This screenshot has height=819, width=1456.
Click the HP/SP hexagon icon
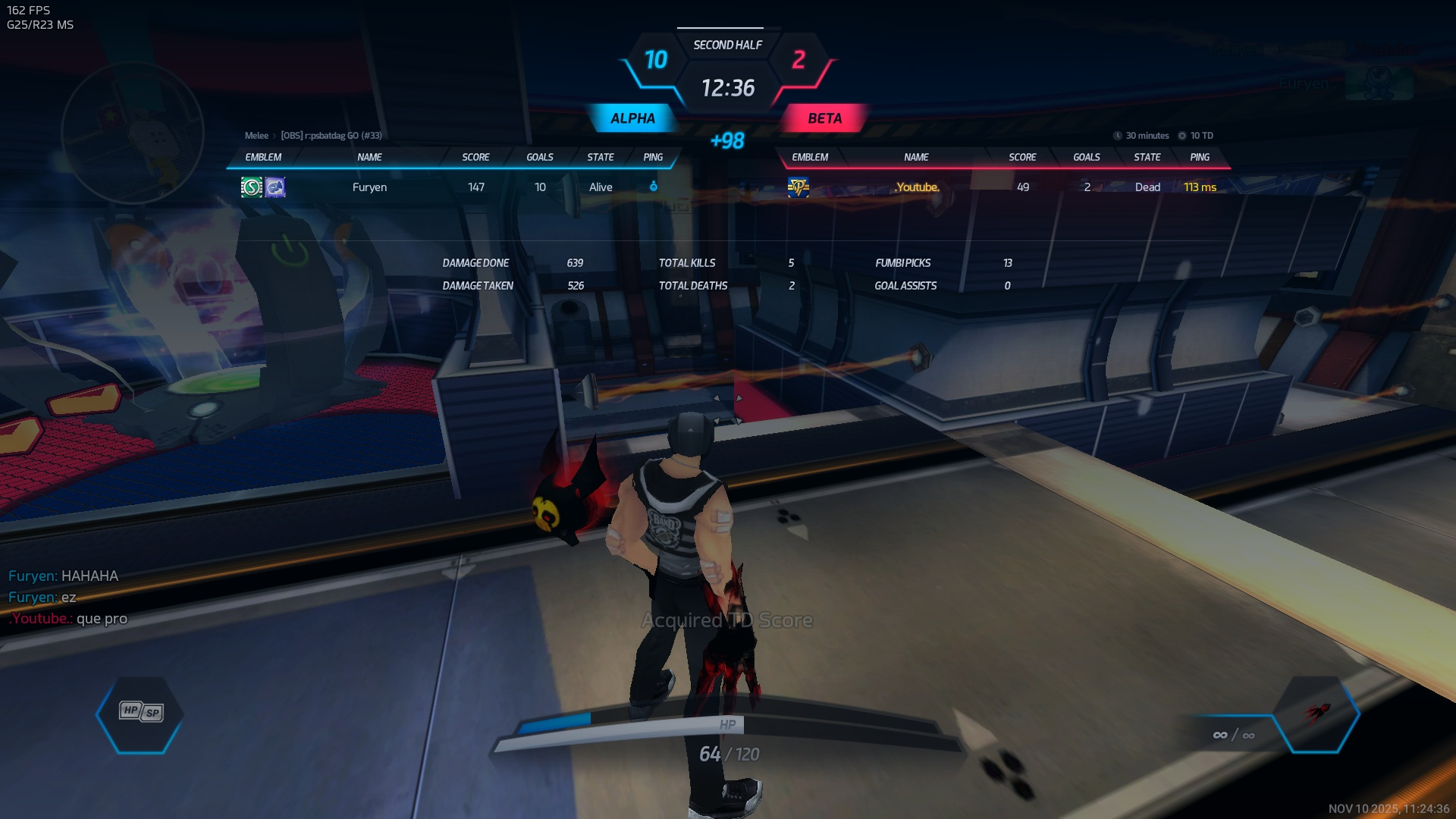click(x=141, y=713)
